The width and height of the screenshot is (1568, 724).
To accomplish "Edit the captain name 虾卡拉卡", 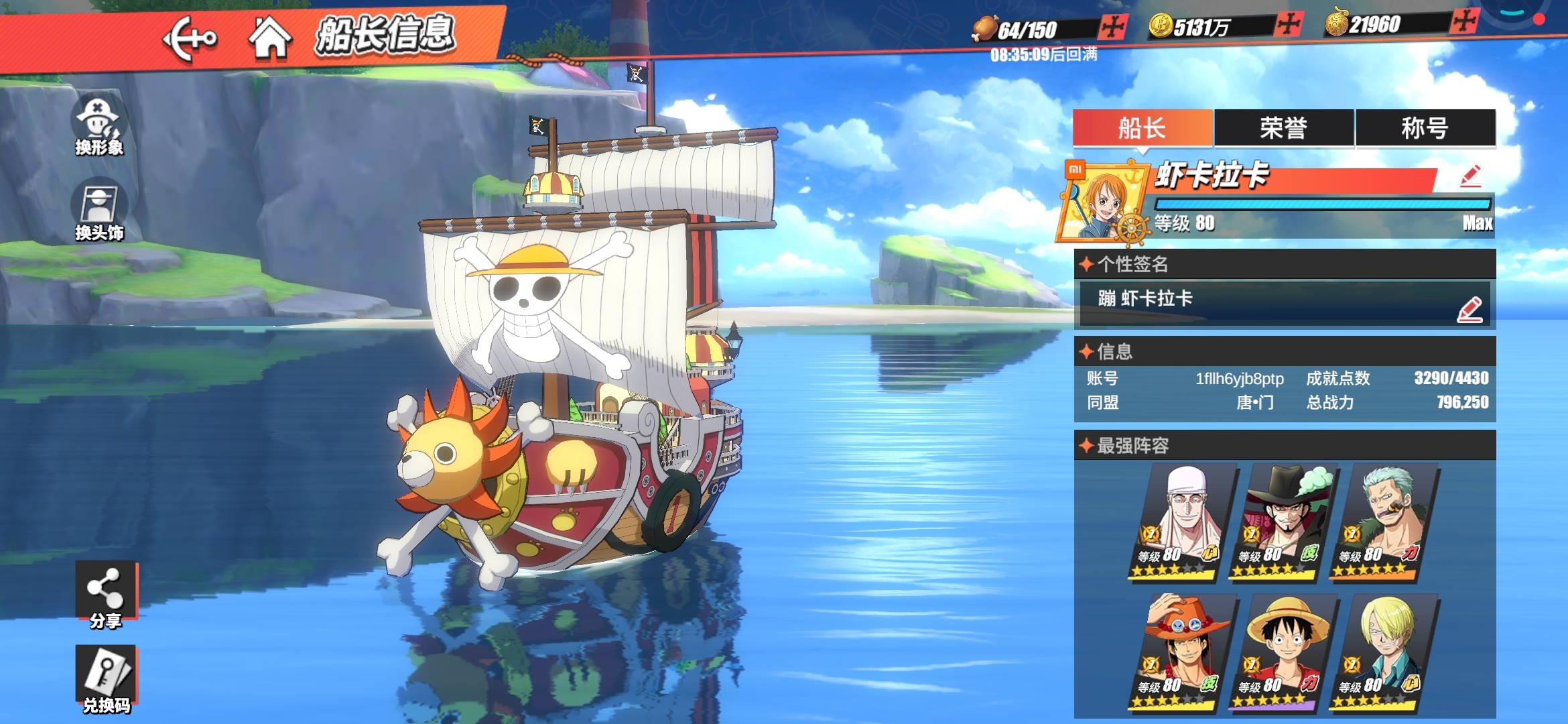I will click(x=1470, y=176).
